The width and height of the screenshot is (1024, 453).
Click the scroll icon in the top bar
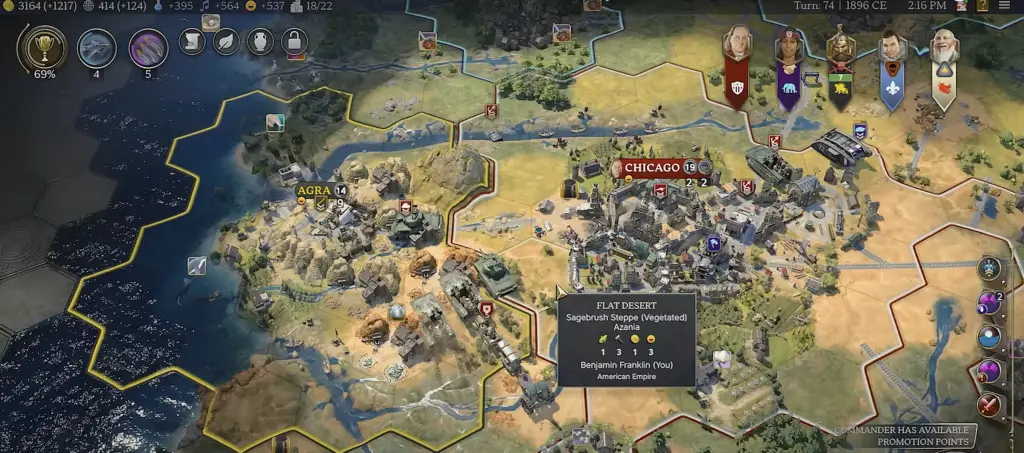[192, 41]
